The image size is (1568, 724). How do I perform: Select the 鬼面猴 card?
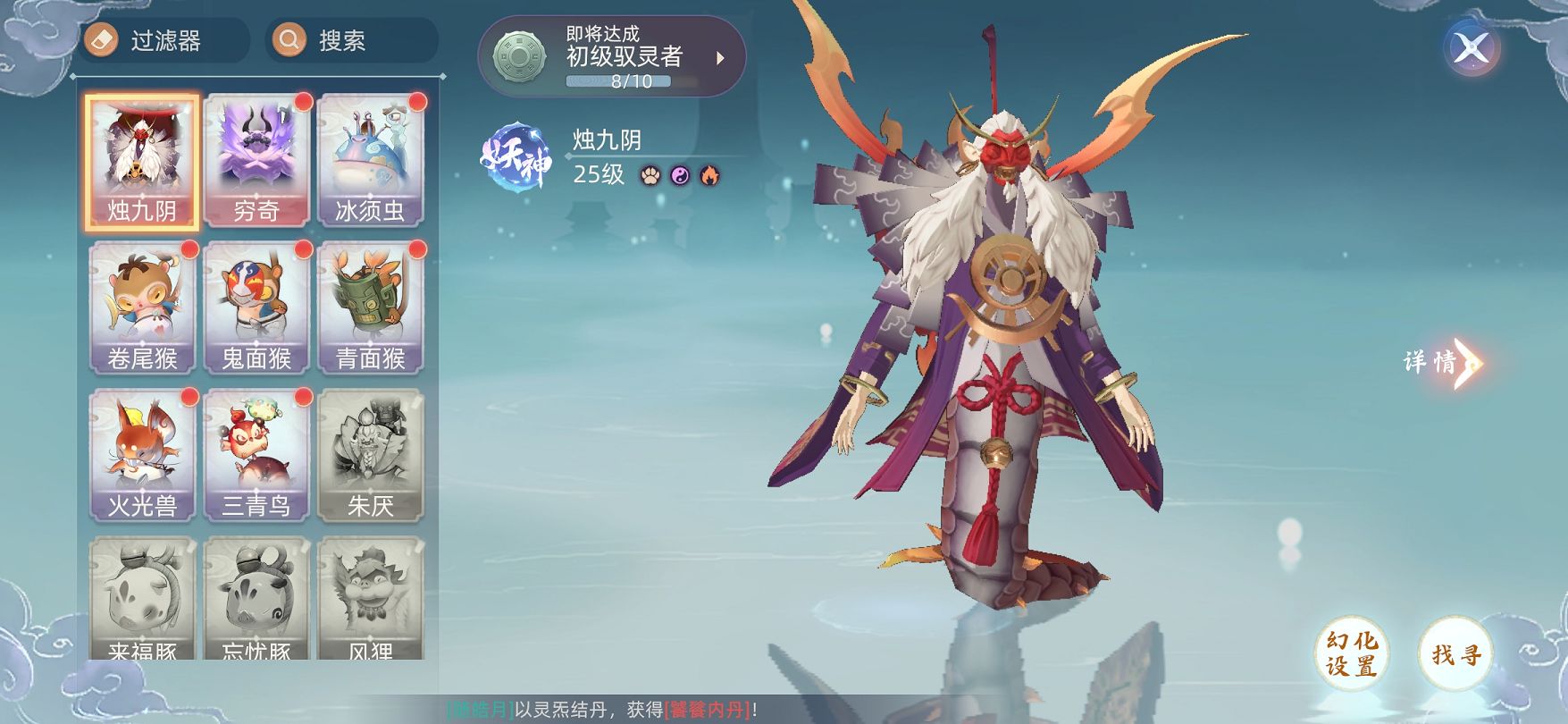pos(256,309)
